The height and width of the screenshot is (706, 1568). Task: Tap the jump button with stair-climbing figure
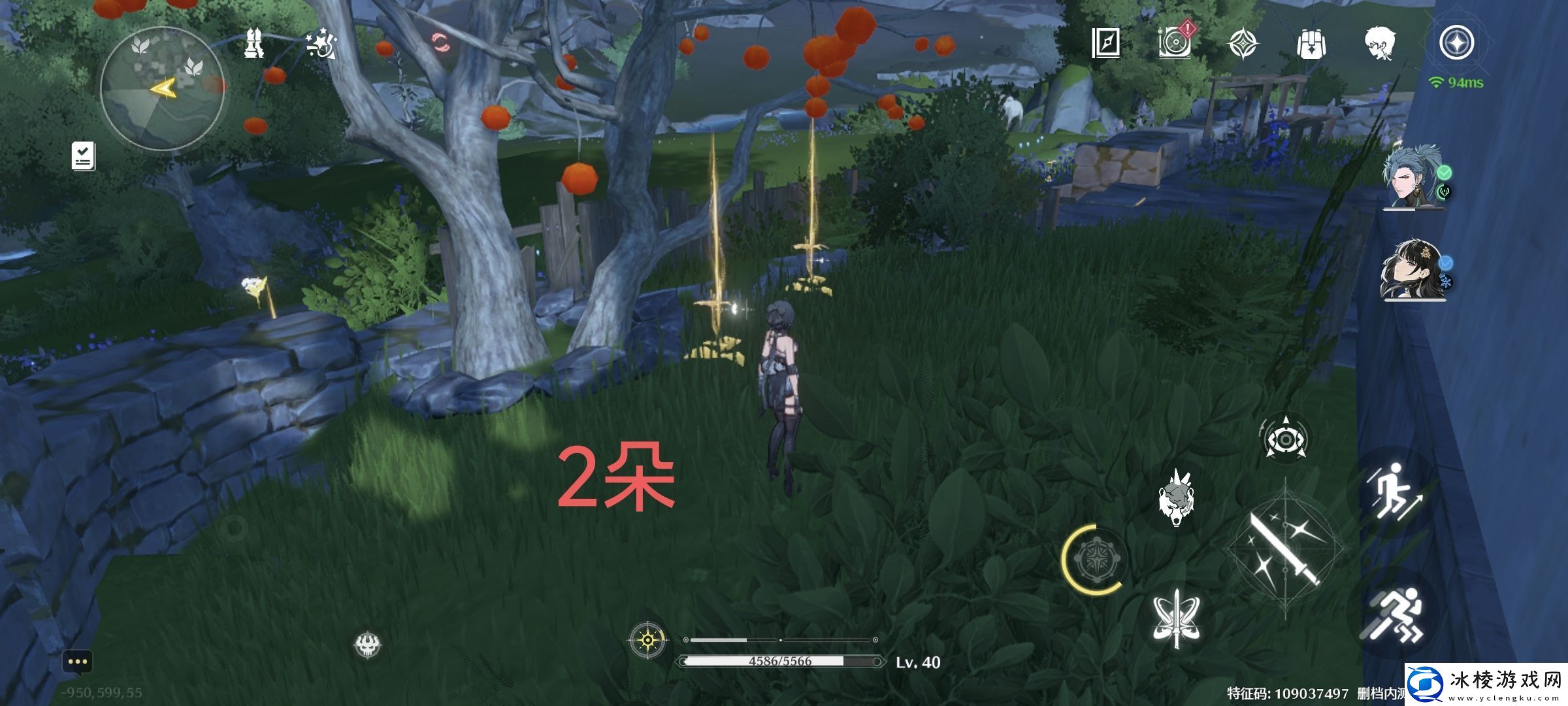[1394, 492]
